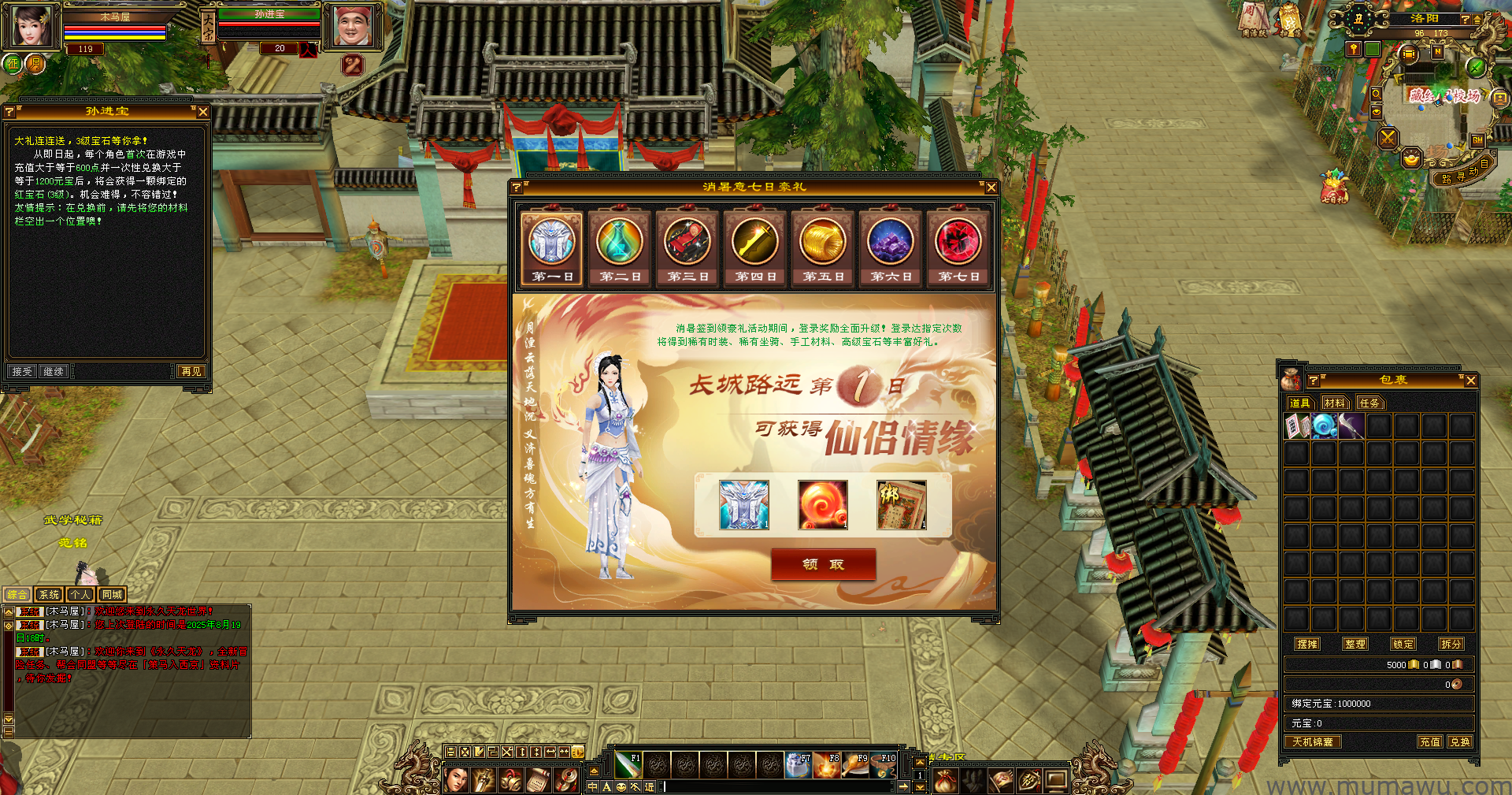
Task: Open 天机锦囊 in the bag panel
Action: (x=1313, y=741)
